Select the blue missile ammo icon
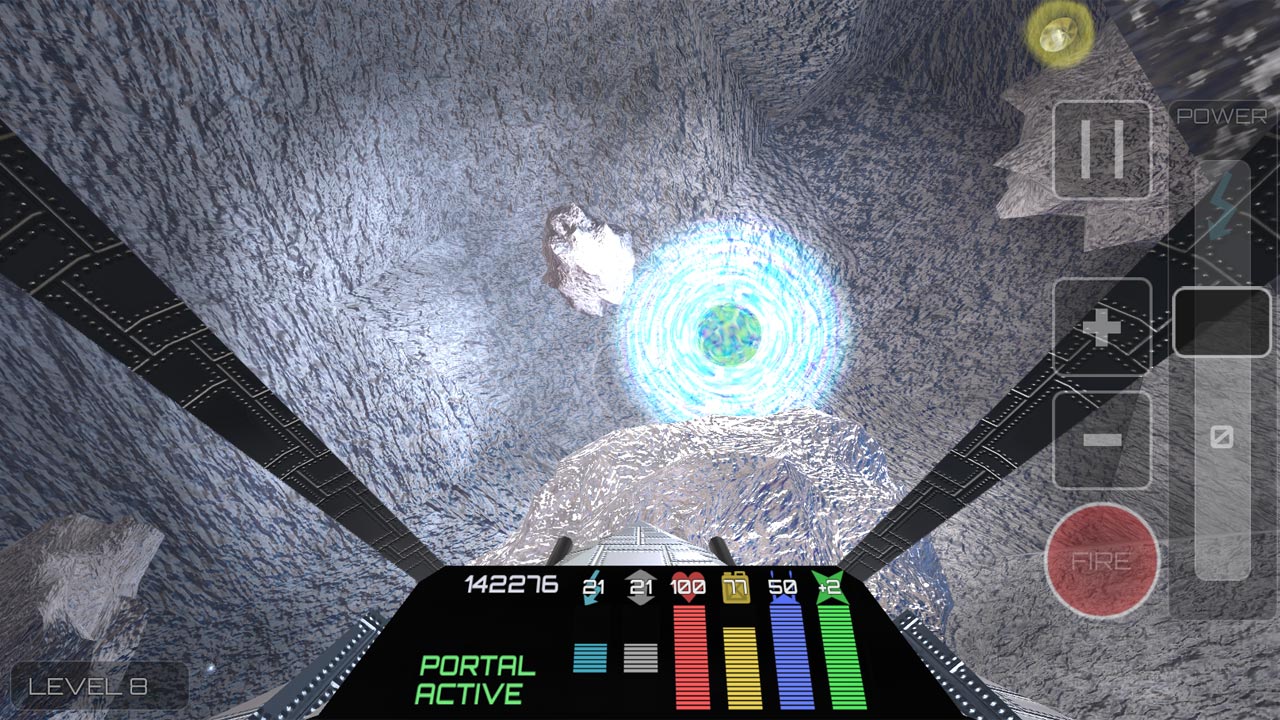 click(784, 585)
